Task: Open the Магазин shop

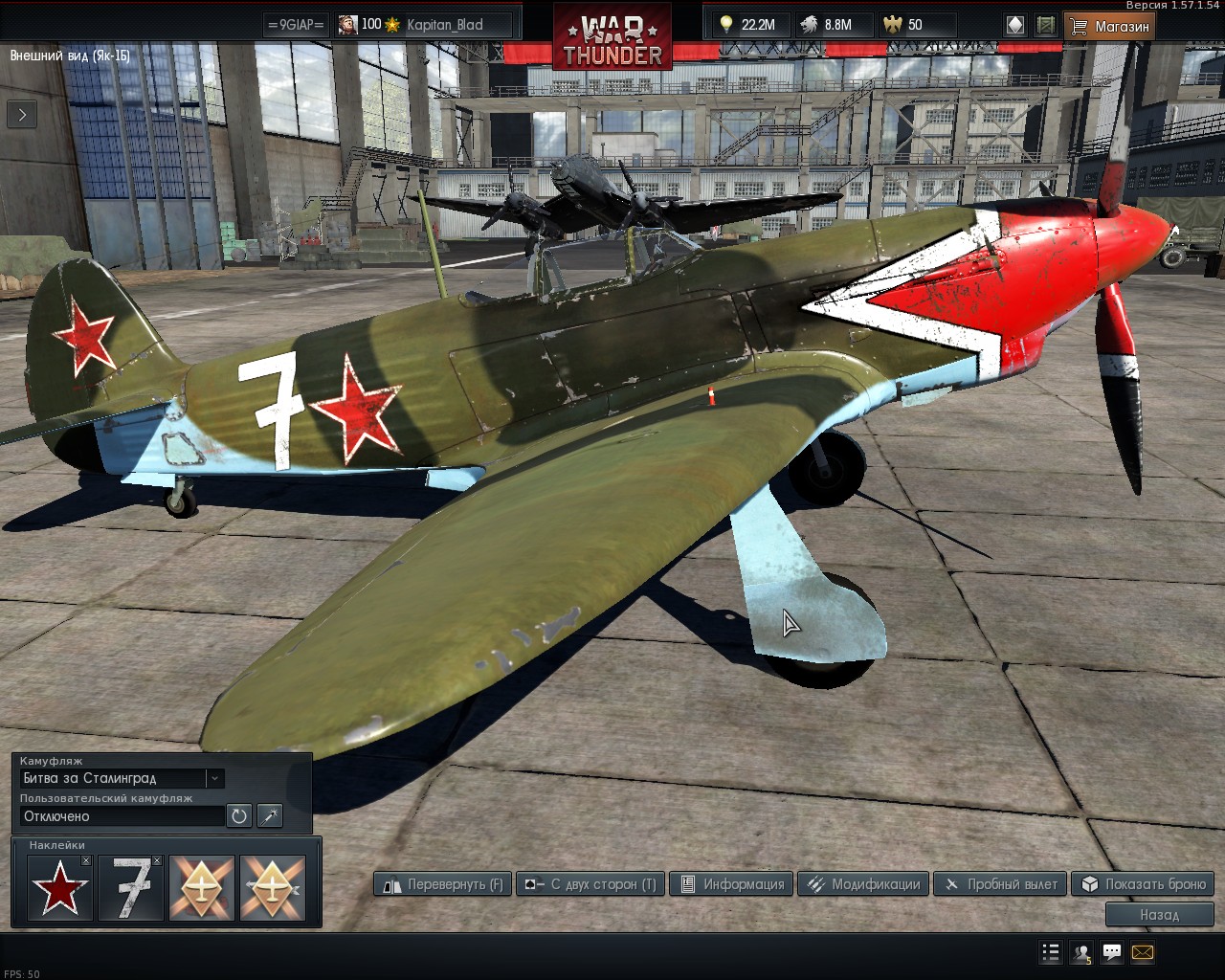Action: pos(1109,26)
